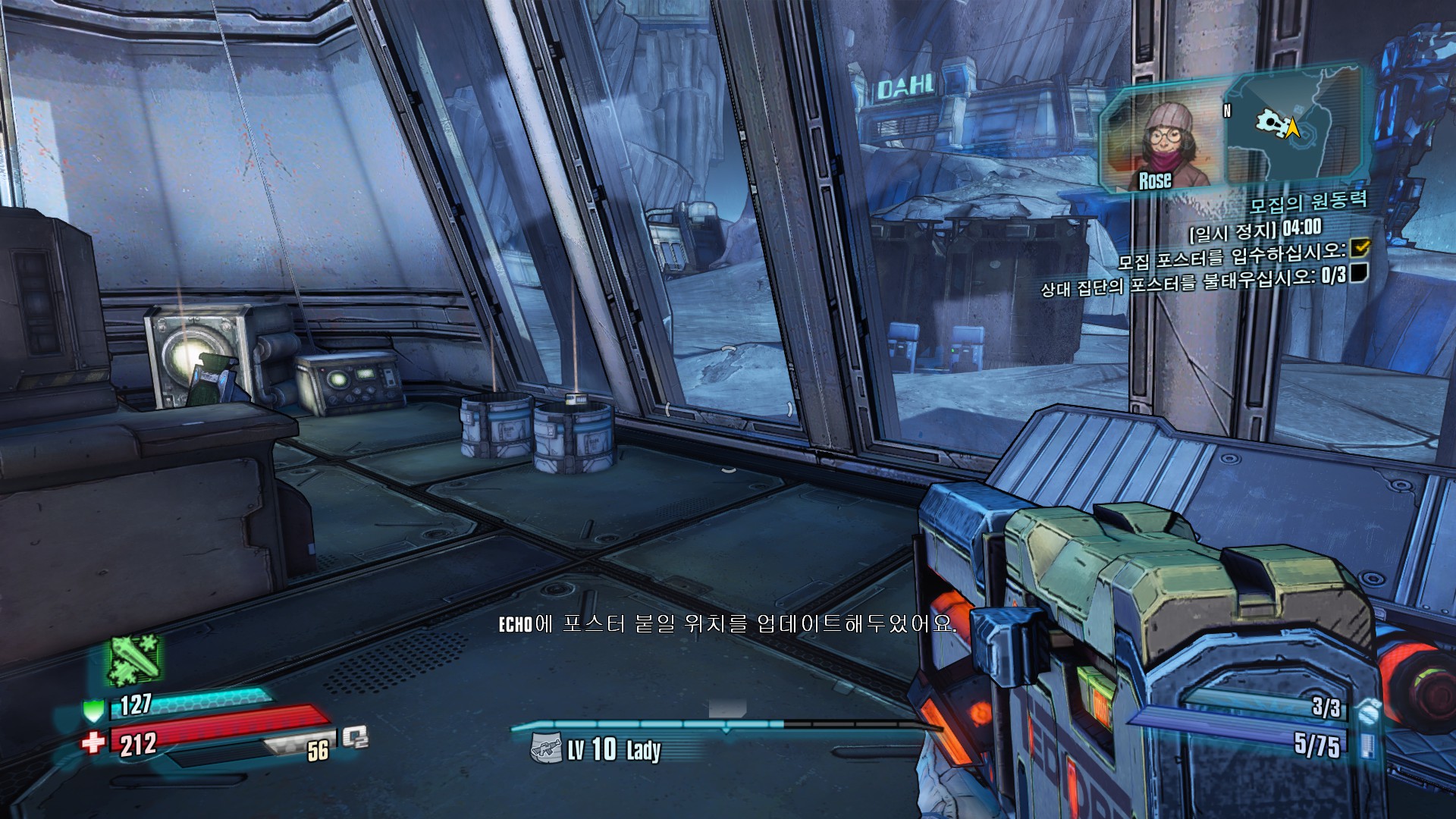The width and height of the screenshot is (1456, 819).
Task: Click the unchecked poster-burning objective box
Action: coord(1358,272)
